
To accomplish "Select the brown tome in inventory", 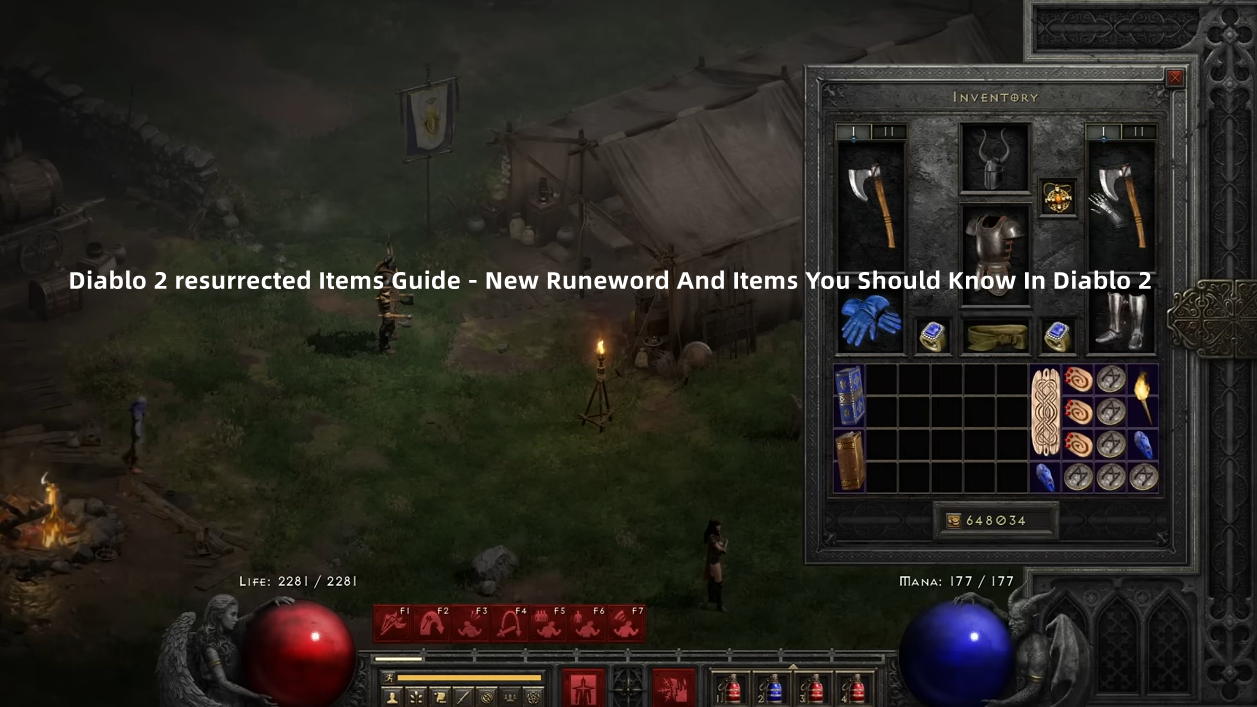I will coord(849,459).
